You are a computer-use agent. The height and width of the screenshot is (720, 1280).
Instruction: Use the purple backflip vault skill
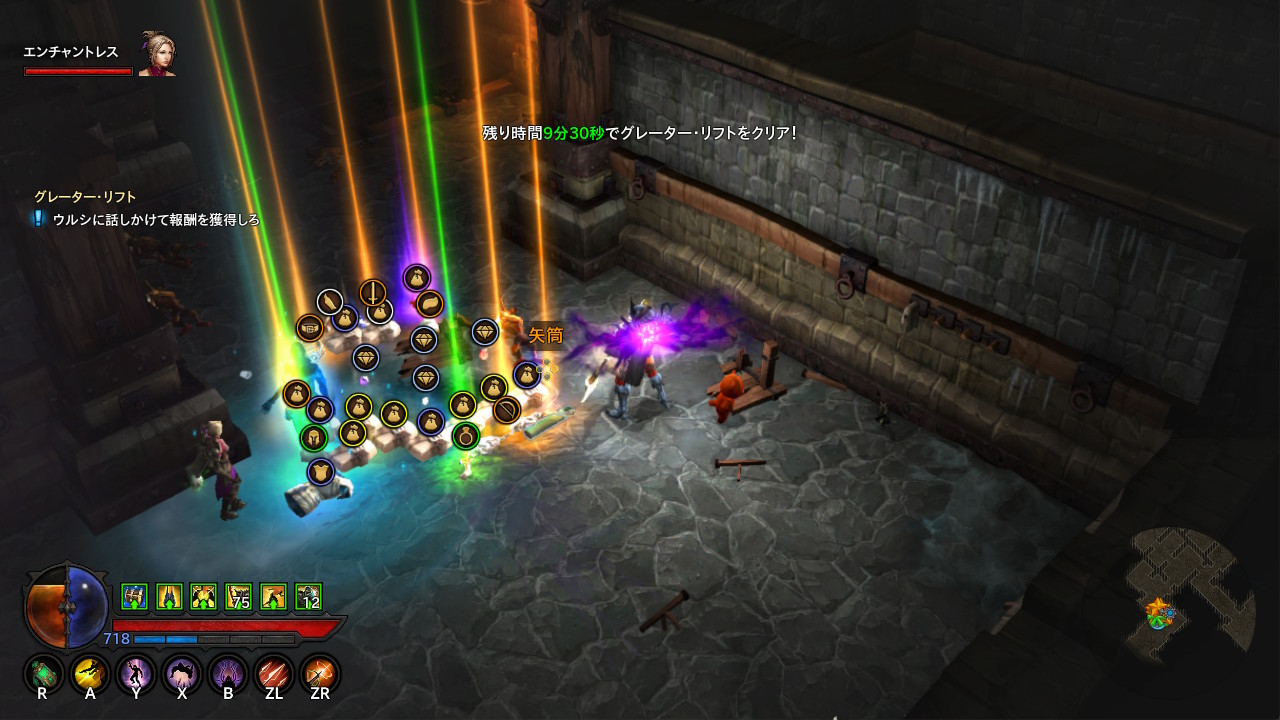pos(182,674)
